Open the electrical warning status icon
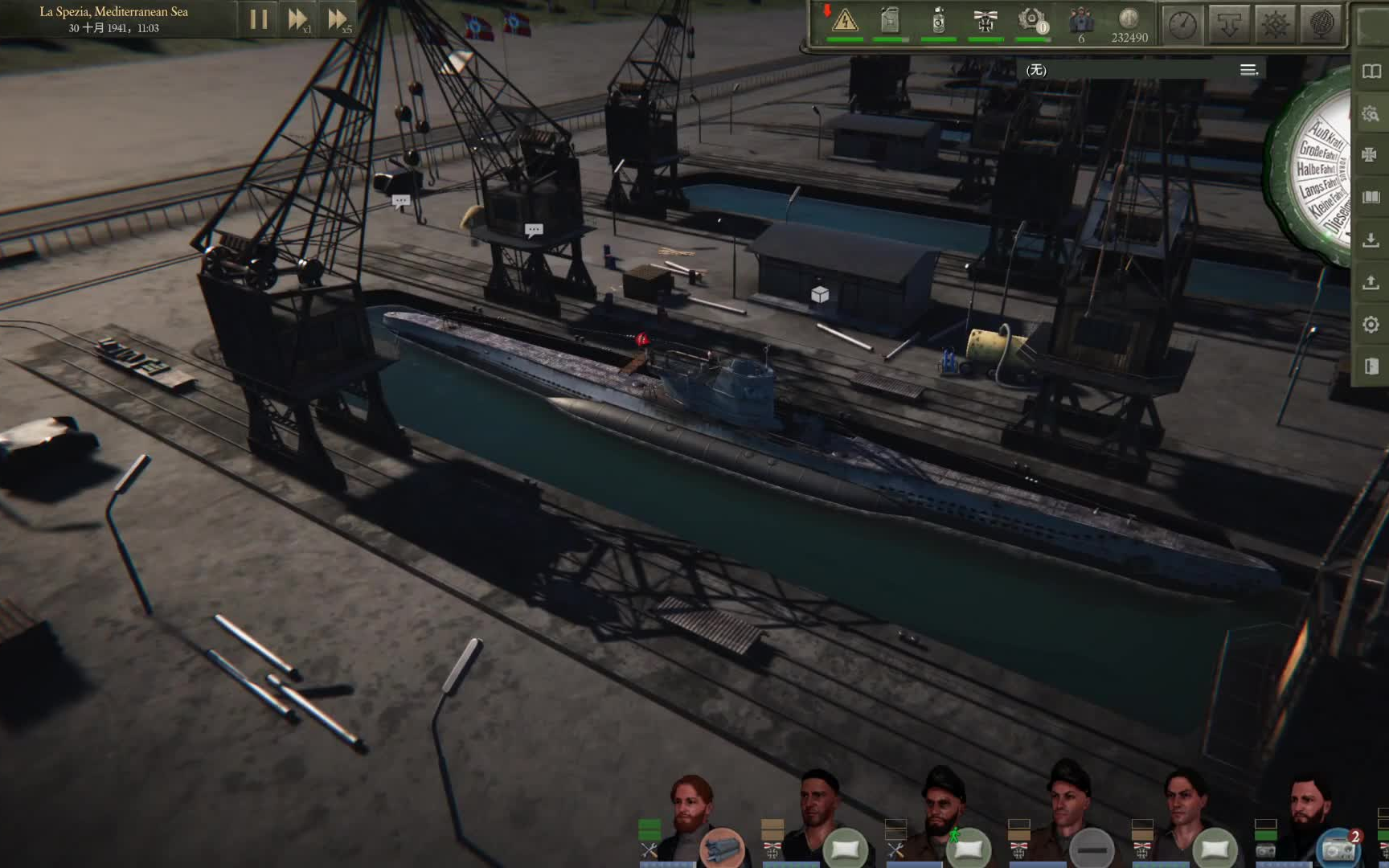The image size is (1389, 868). (844, 20)
